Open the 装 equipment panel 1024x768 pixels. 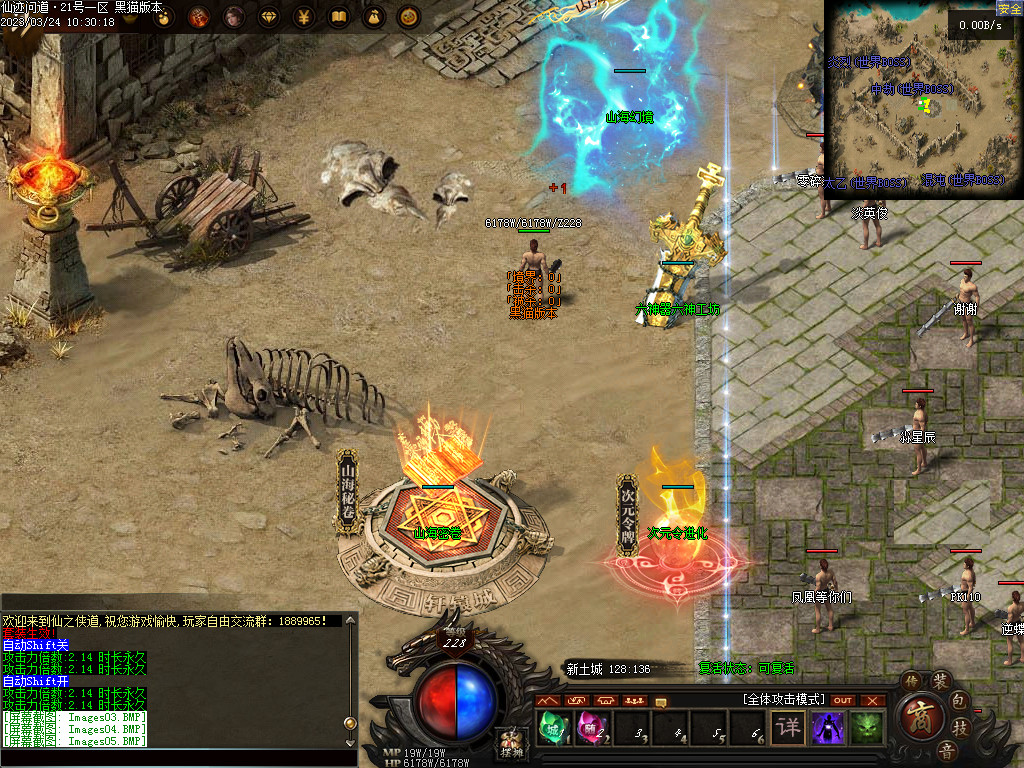pyautogui.click(x=940, y=682)
